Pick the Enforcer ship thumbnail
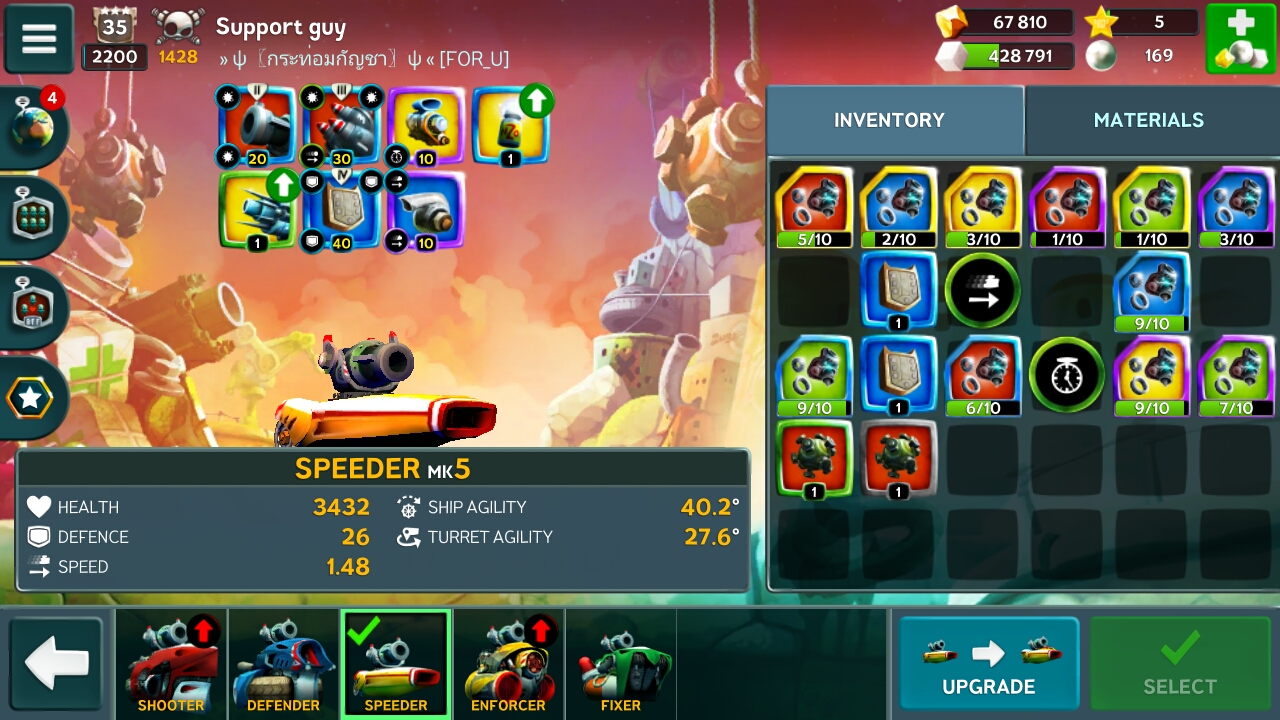The height and width of the screenshot is (720, 1280). [x=508, y=663]
